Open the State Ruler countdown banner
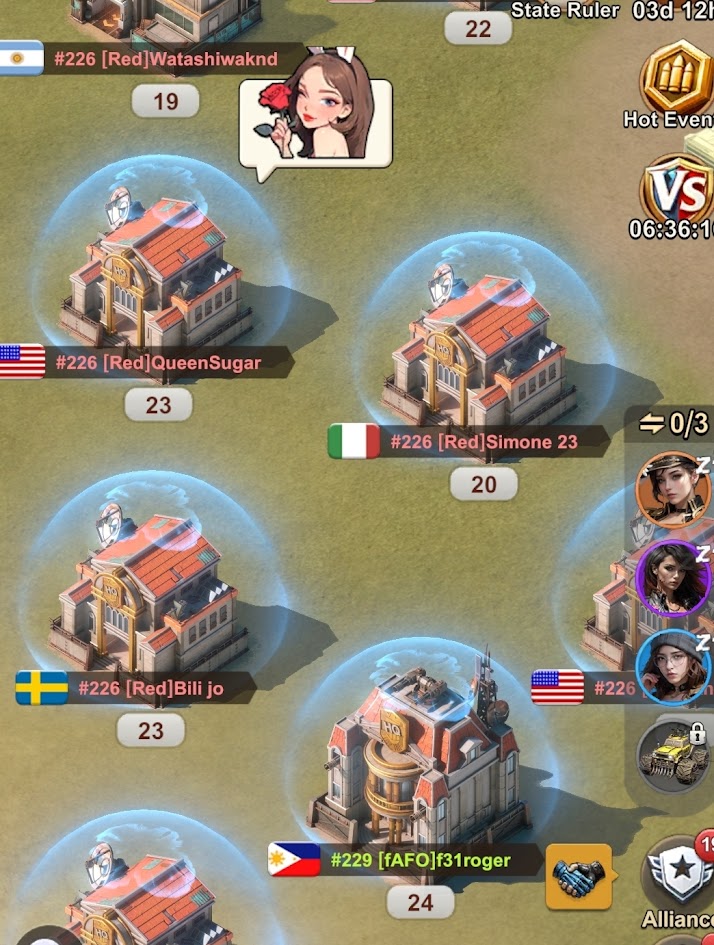Image resolution: width=714 pixels, height=945 pixels. pos(612,11)
